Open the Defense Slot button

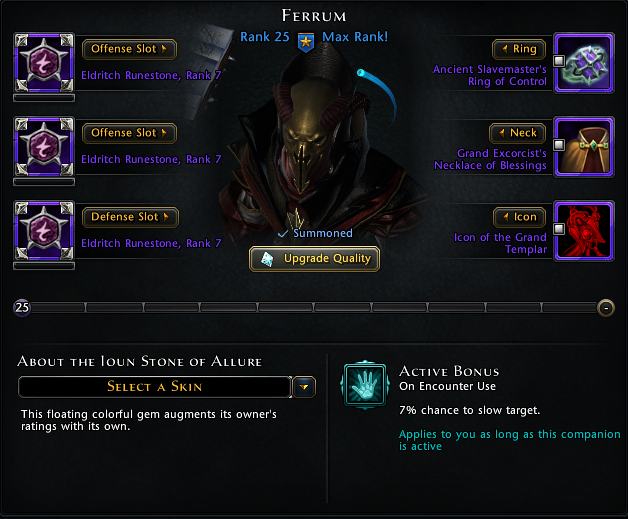[x=129, y=217]
